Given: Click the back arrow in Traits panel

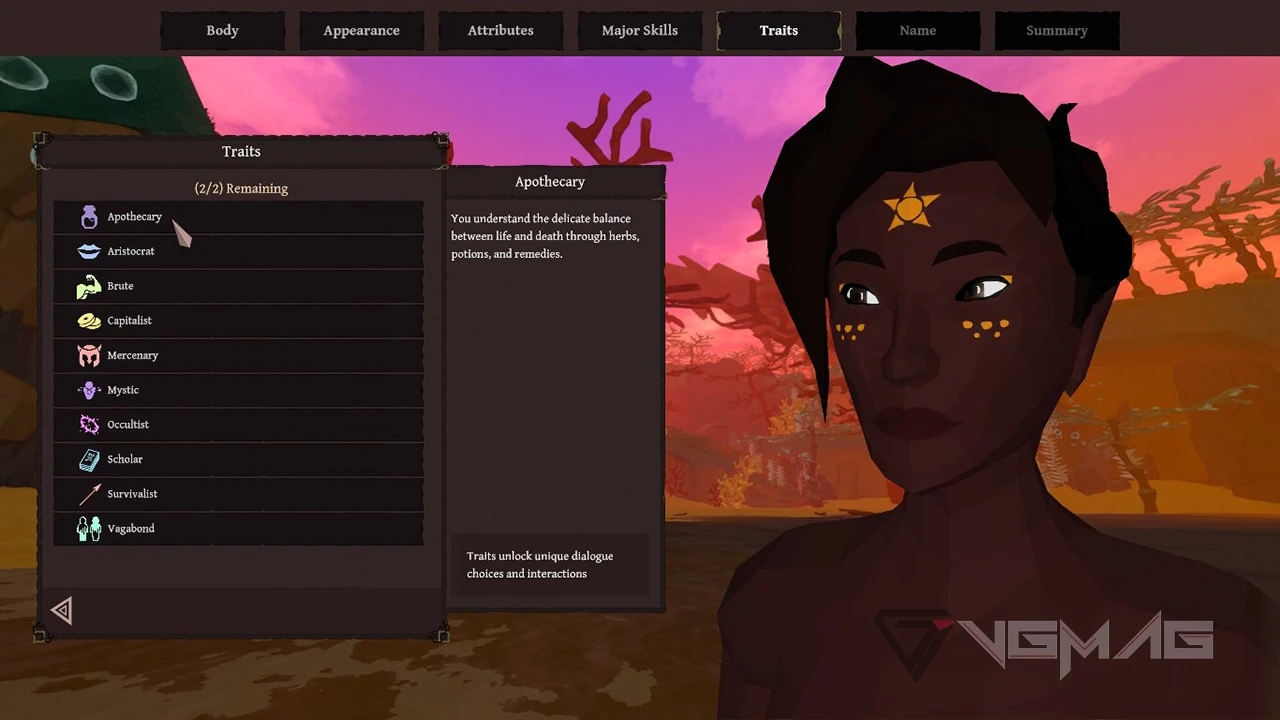Looking at the screenshot, I should coord(62,611).
